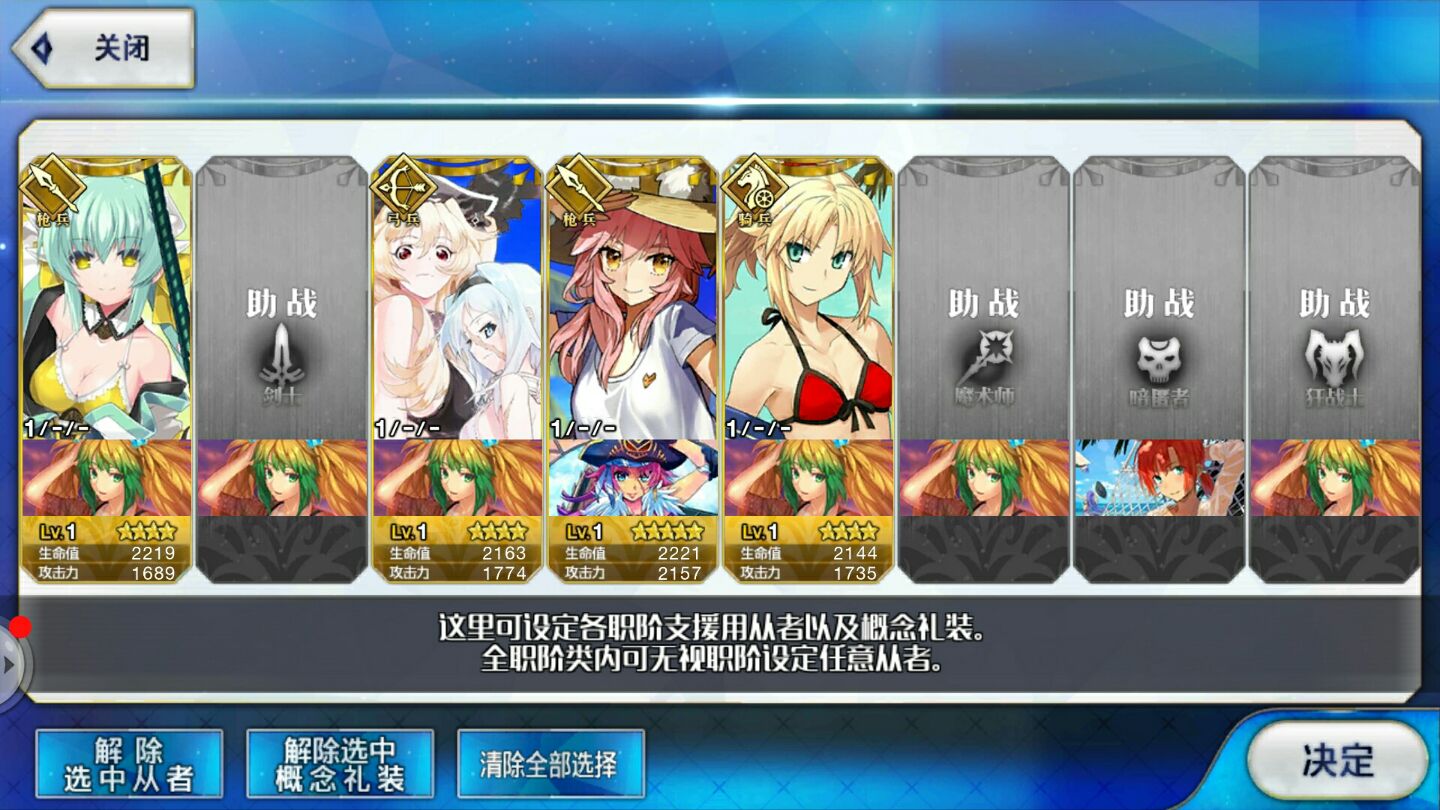
Task: Select the 弓兵 servant card with two girls
Action: 457,300
